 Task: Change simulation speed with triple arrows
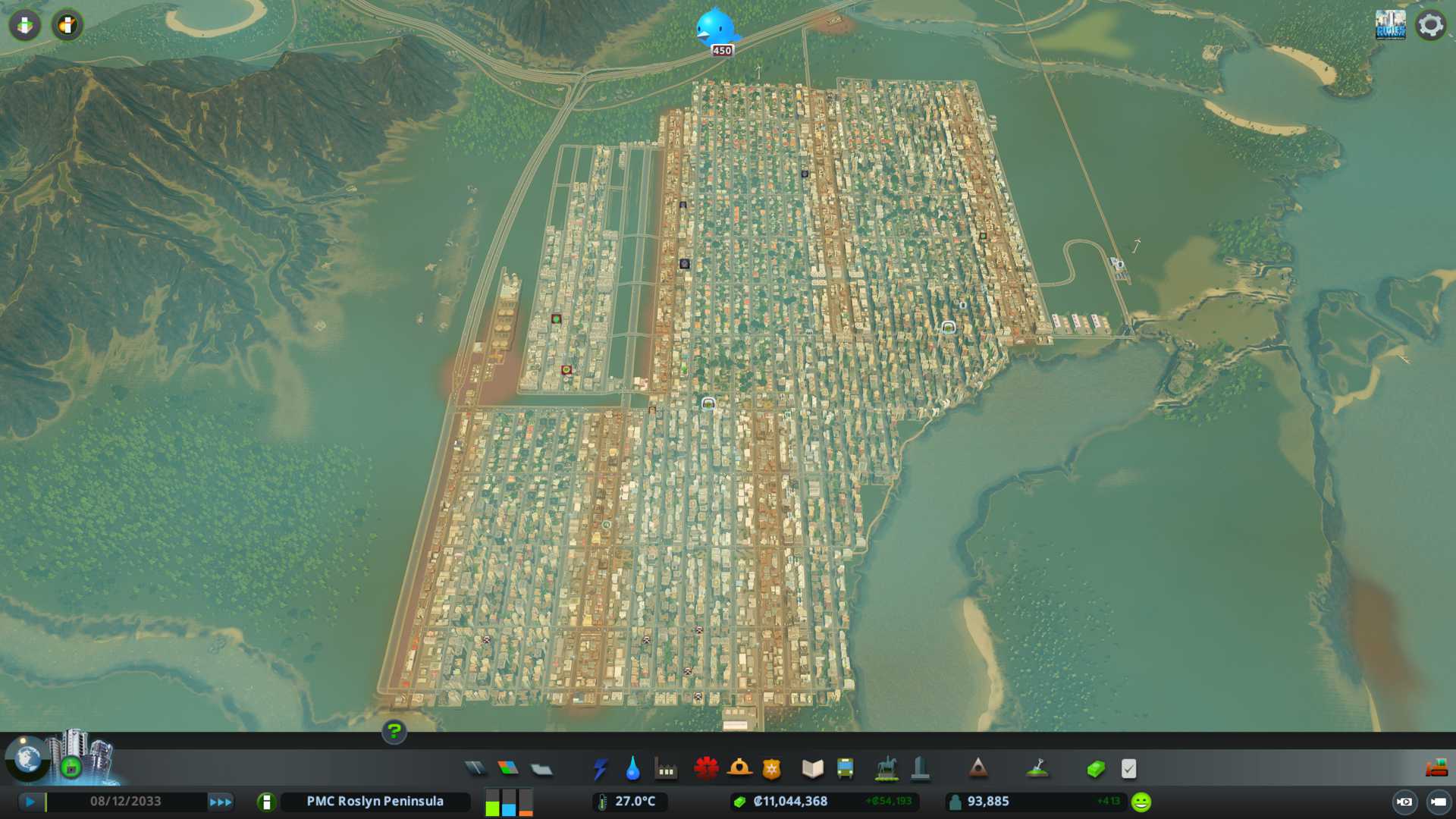pyautogui.click(x=220, y=802)
